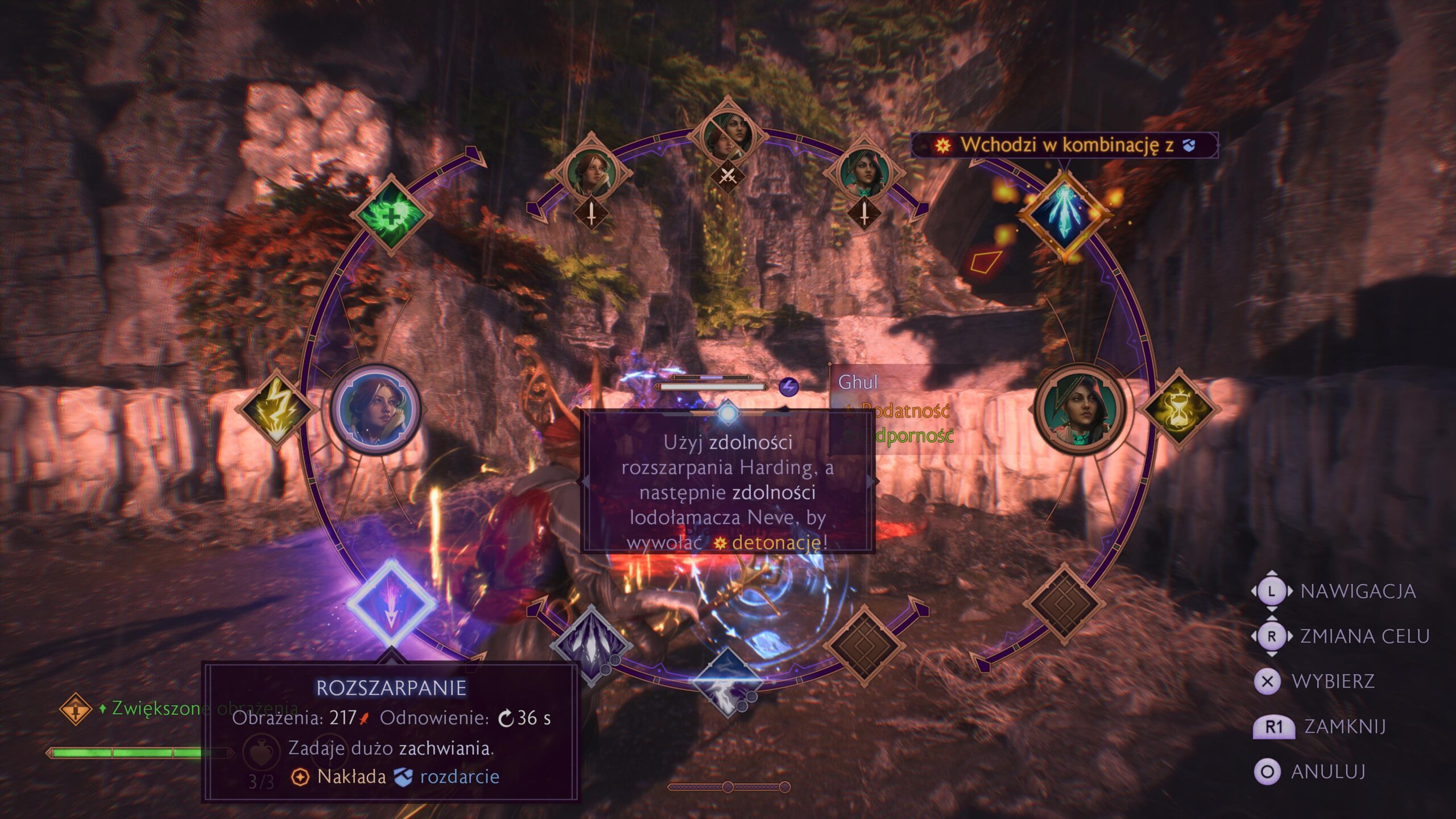This screenshot has height=819, width=1456.
Task: Activate Rook's blue lightning strike ability
Action: [x=727, y=680]
